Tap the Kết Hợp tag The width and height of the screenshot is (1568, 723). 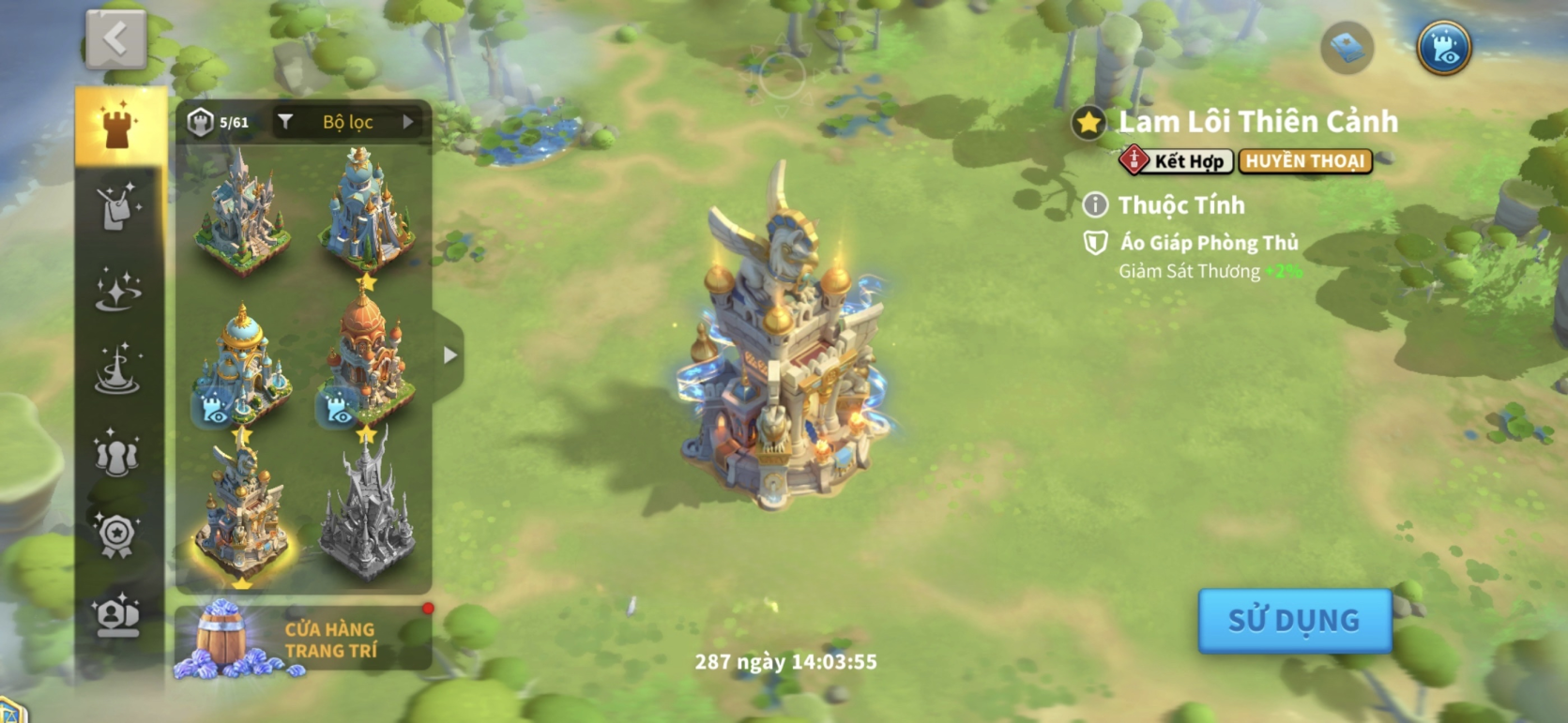[1176, 161]
